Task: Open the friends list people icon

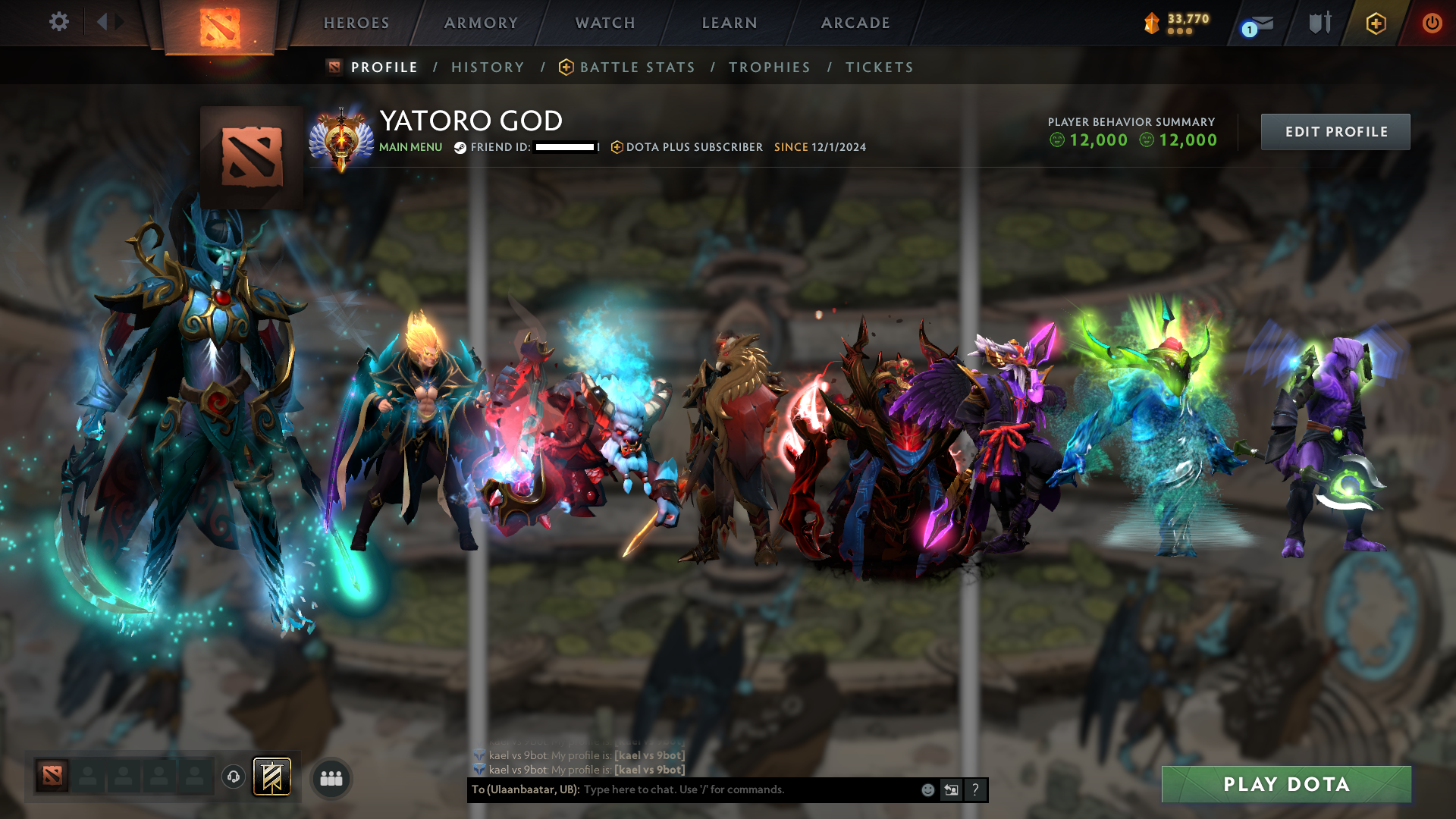Action: pos(331,777)
